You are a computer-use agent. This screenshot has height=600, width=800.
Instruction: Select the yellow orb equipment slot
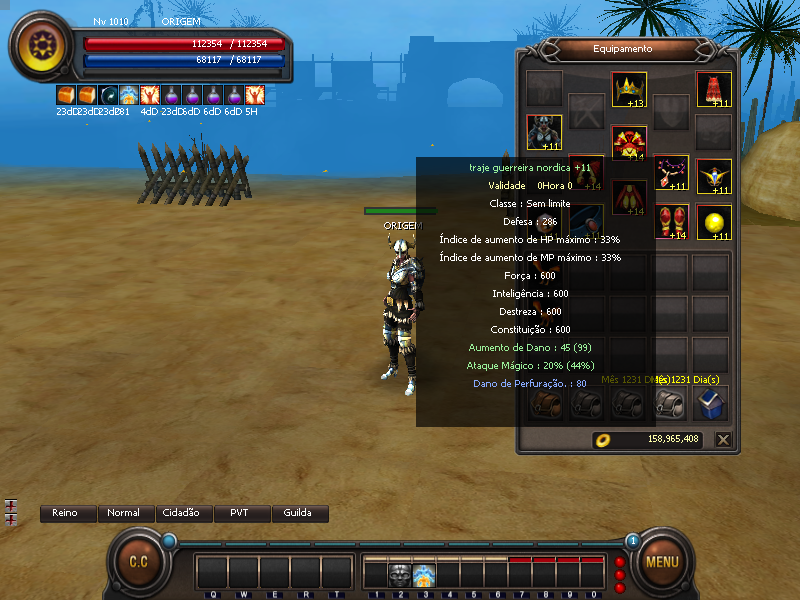point(713,223)
